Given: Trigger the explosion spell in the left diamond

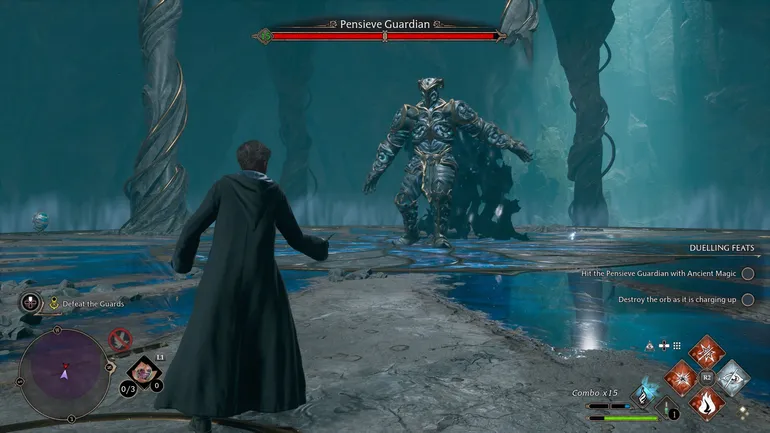Looking at the screenshot, I should tap(680, 378).
